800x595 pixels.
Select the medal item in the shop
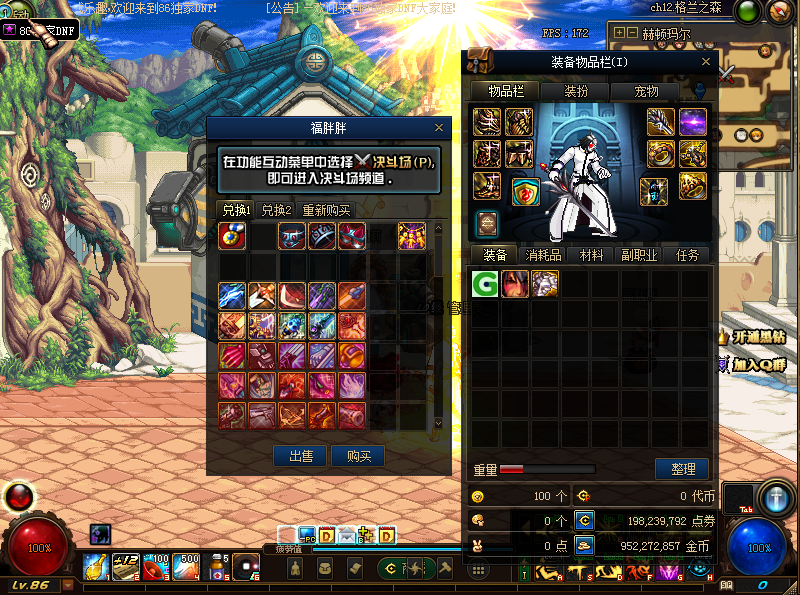tap(232, 236)
